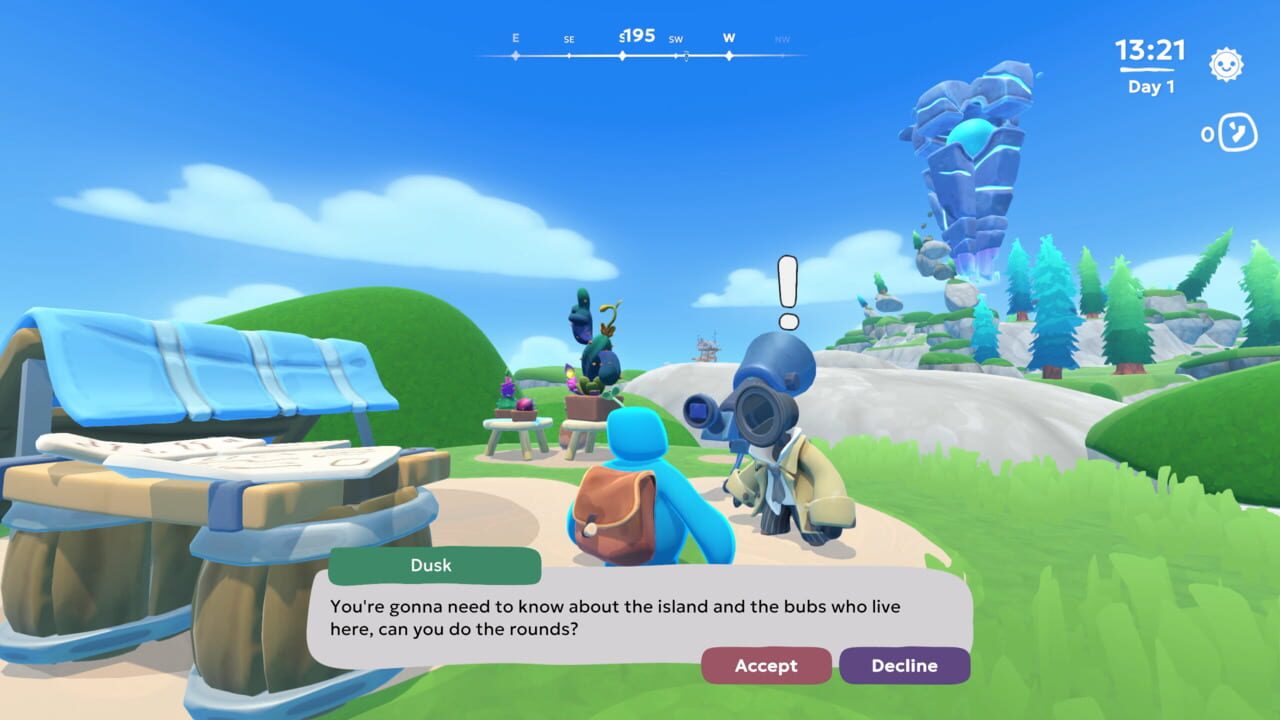Click the E marker on the compass
Image resolution: width=1280 pixels, height=720 pixels.
pos(516,37)
